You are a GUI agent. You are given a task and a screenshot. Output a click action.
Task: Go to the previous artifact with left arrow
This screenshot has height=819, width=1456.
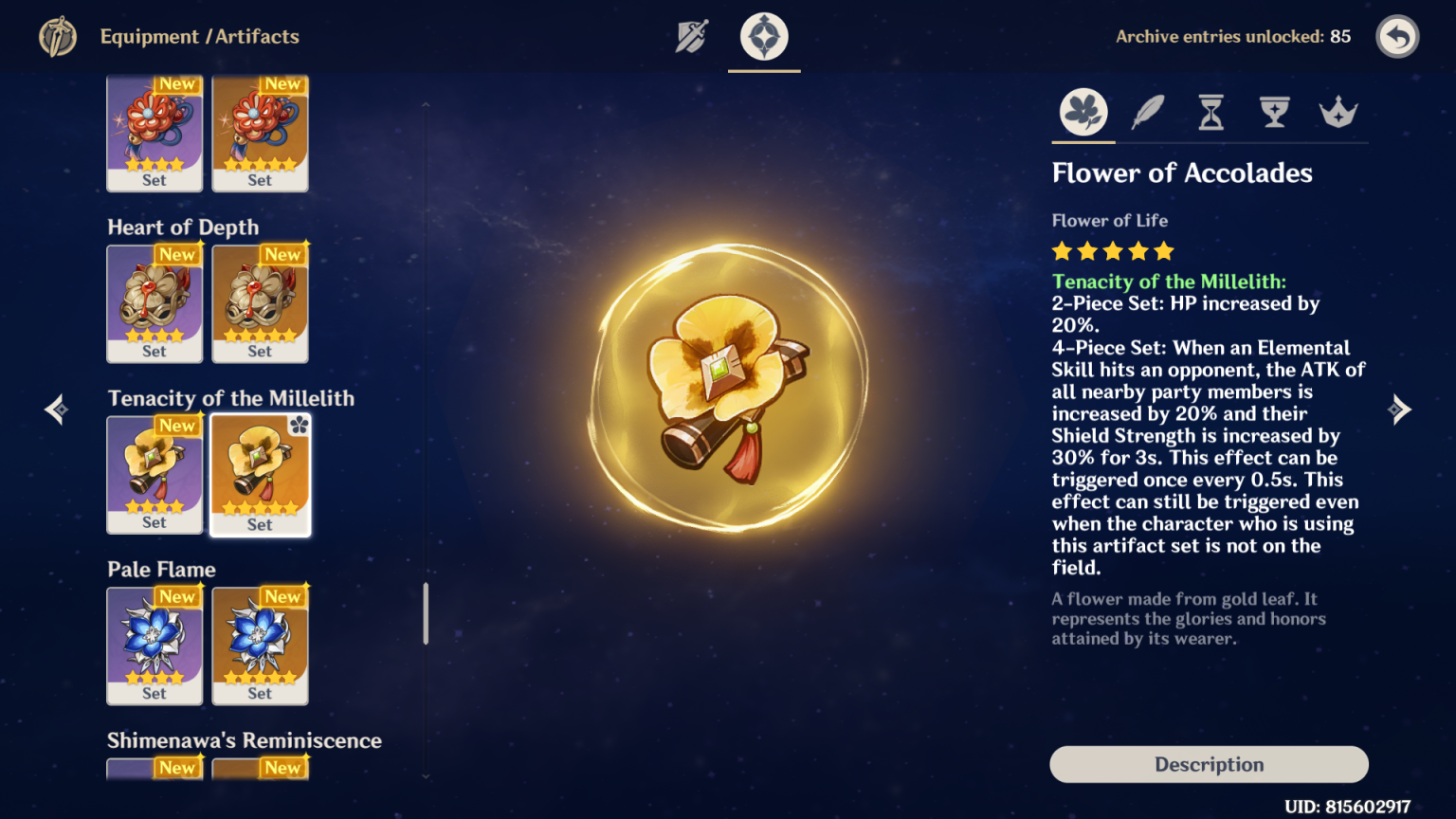[x=56, y=409]
